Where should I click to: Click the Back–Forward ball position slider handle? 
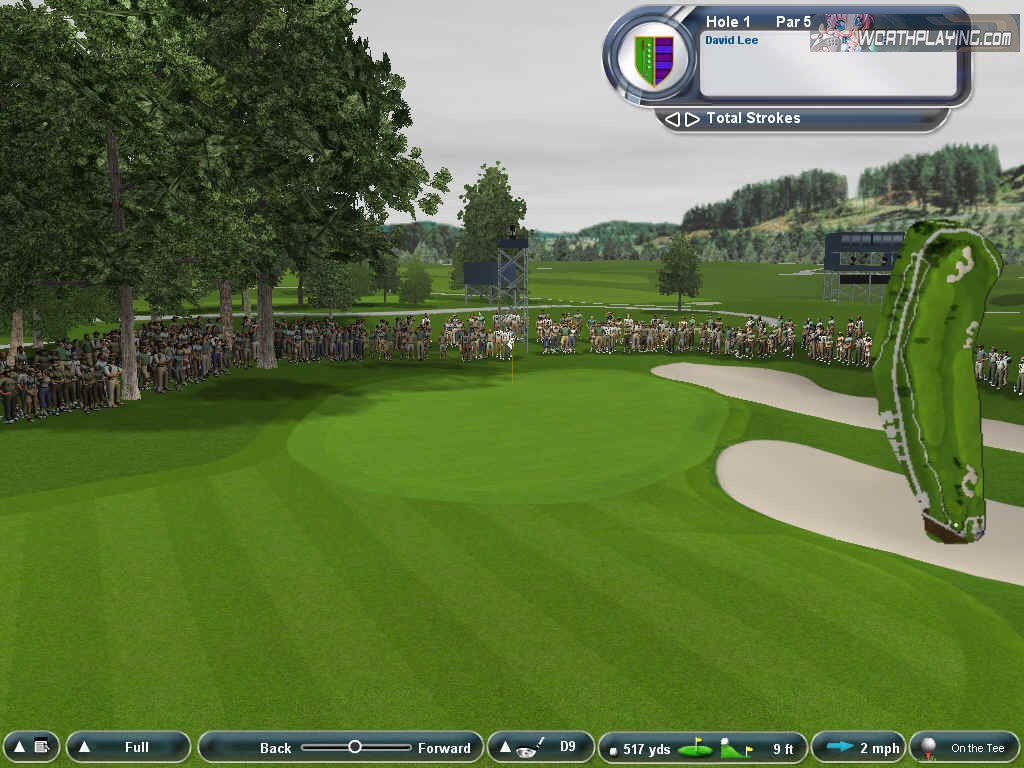[354, 747]
